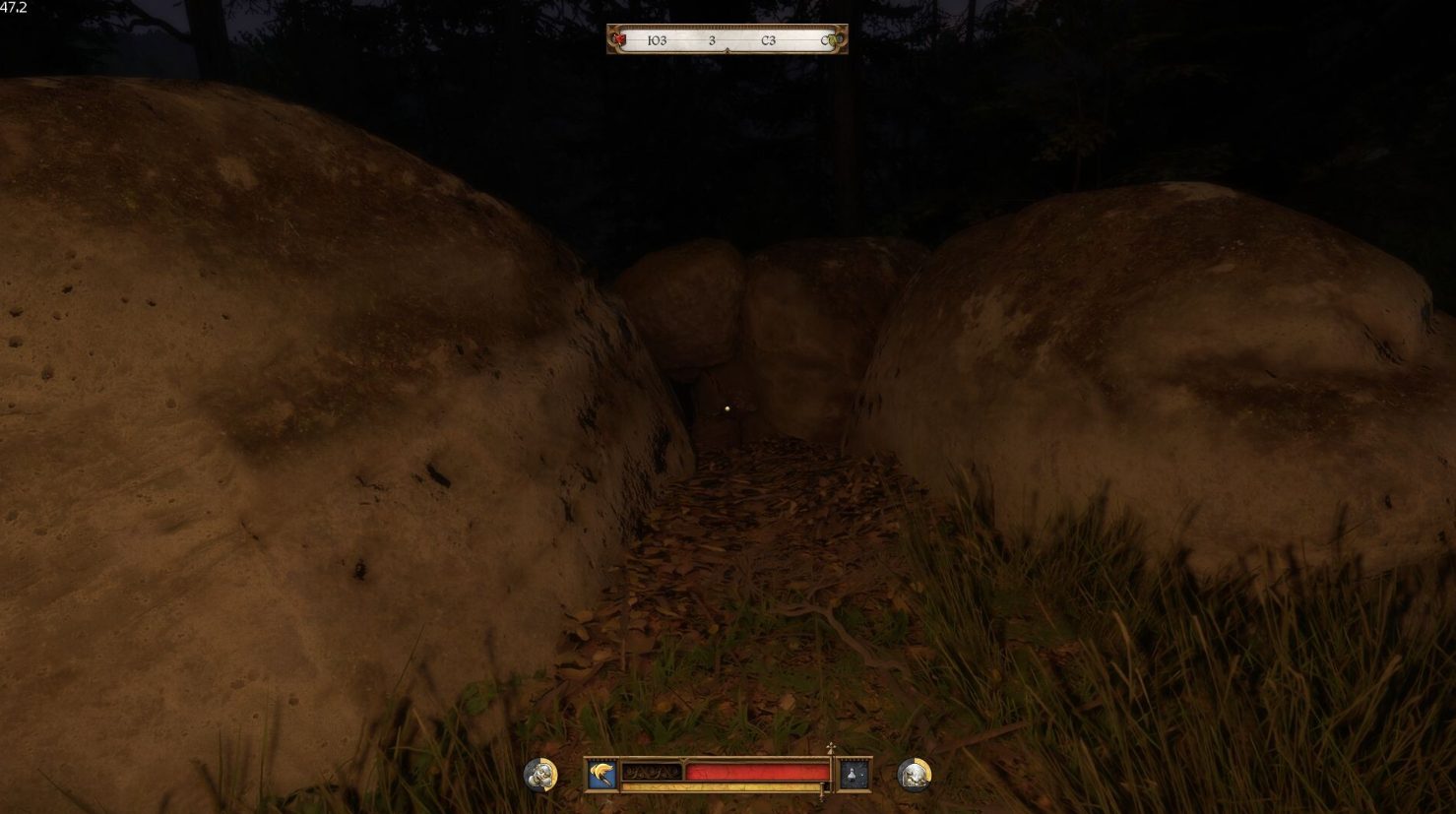Viewport: 1456px width, 814px height.
Task: Click the red quest marker on the compass
Action: pyautogui.click(x=618, y=40)
